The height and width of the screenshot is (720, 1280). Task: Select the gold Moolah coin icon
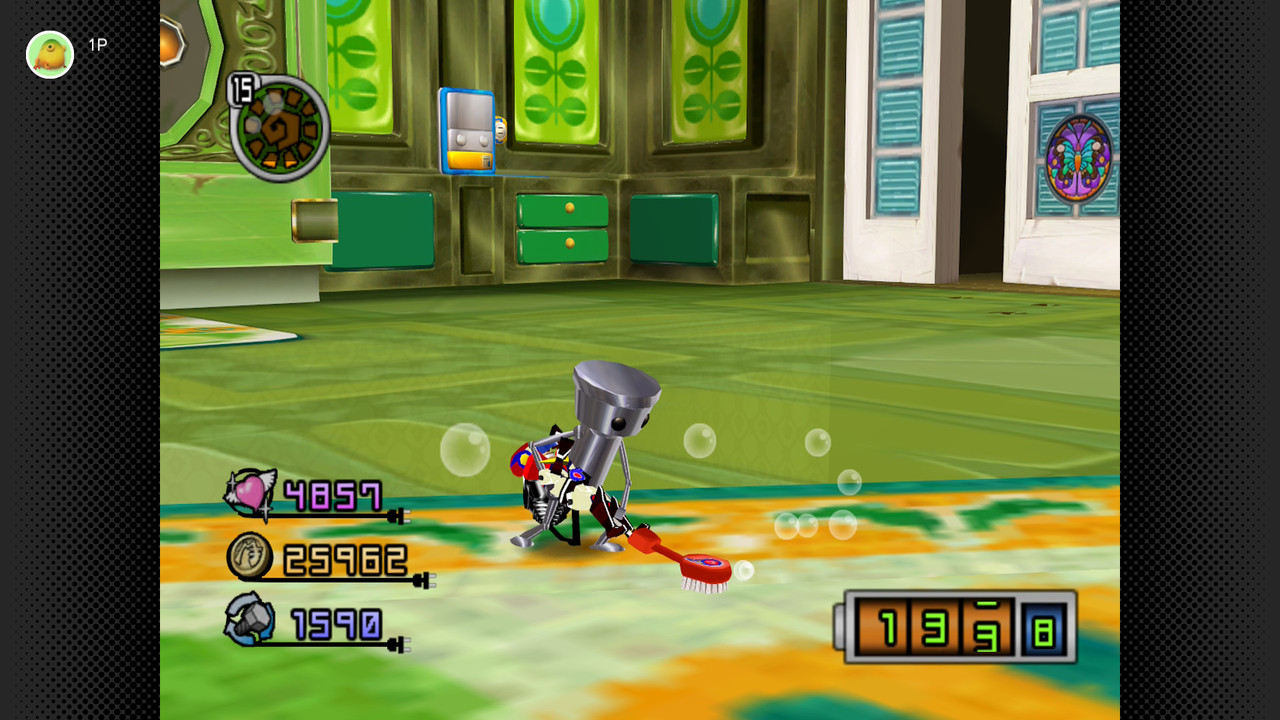pos(249,557)
